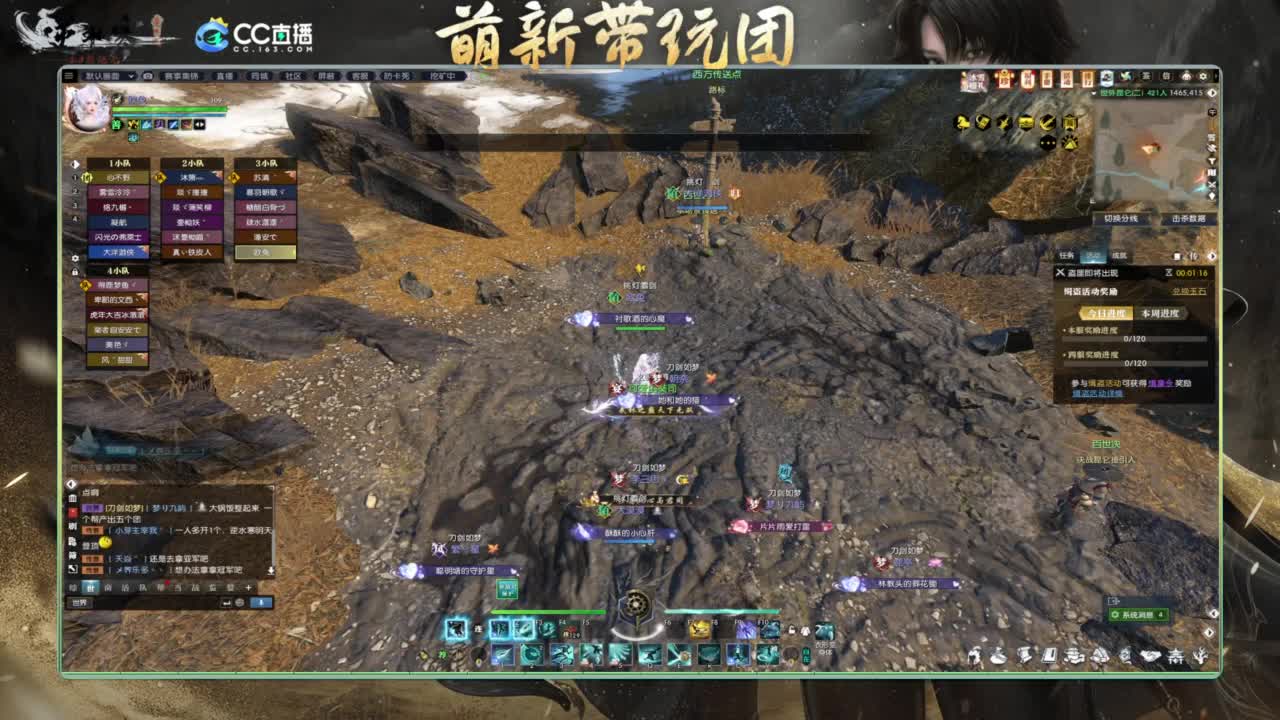
Task: Expand the server line dropdown before 世界昆仑二
Action: [1093, 93]
